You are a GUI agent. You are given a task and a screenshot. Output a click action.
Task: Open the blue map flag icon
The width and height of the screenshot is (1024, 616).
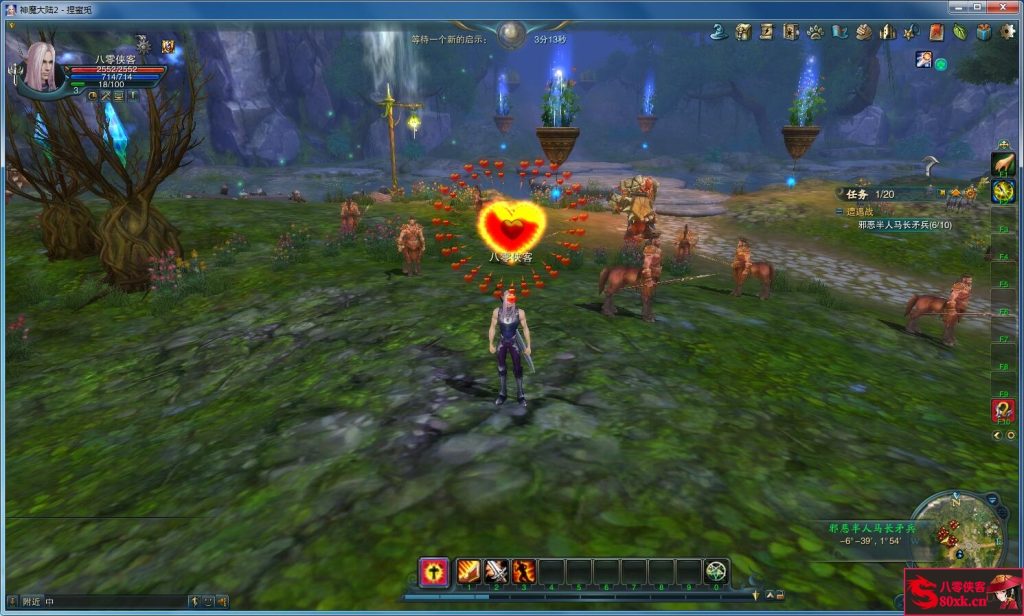click(x=839, y=32)
